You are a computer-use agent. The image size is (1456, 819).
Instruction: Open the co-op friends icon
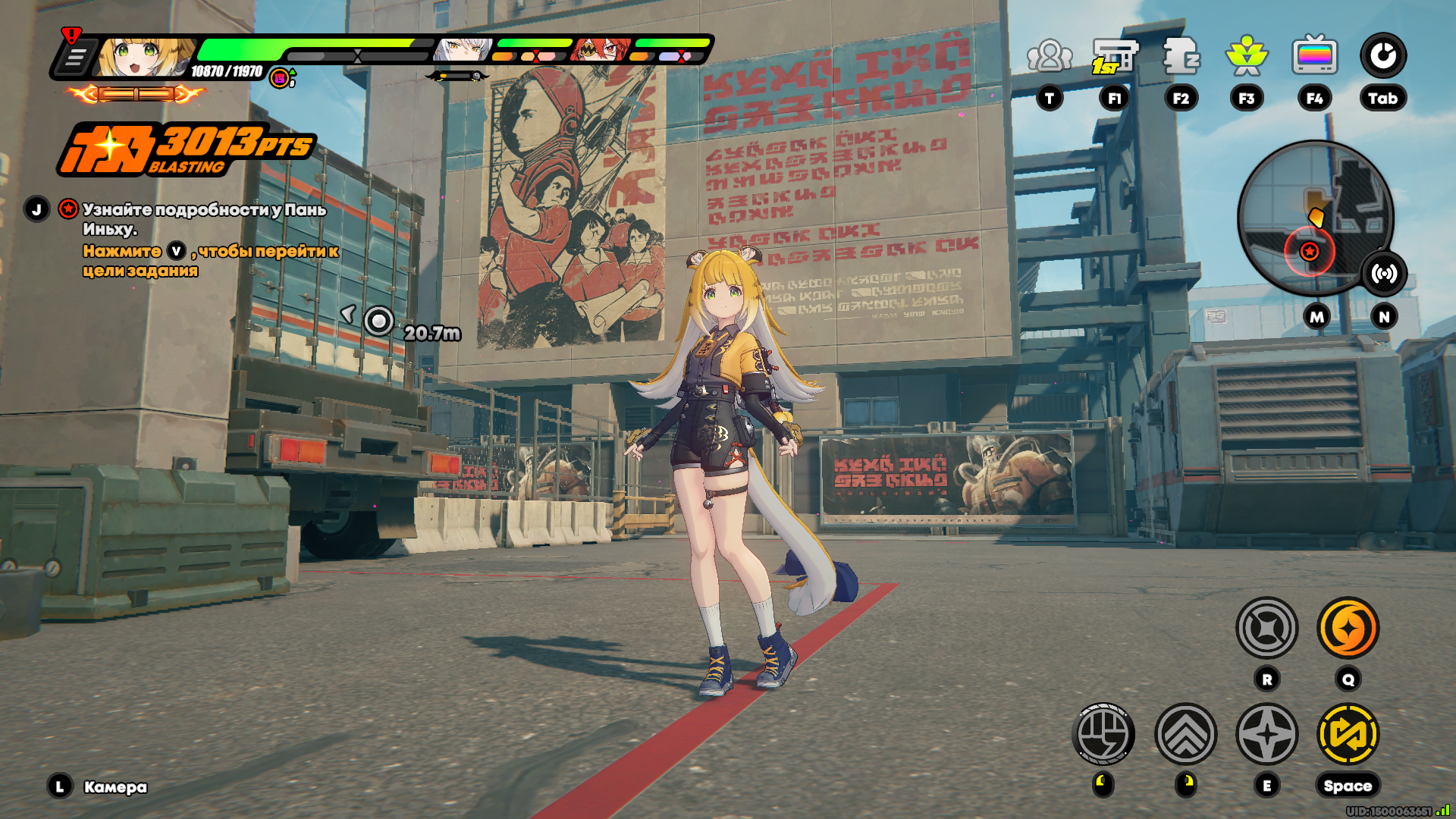[x=1050, y=56]
